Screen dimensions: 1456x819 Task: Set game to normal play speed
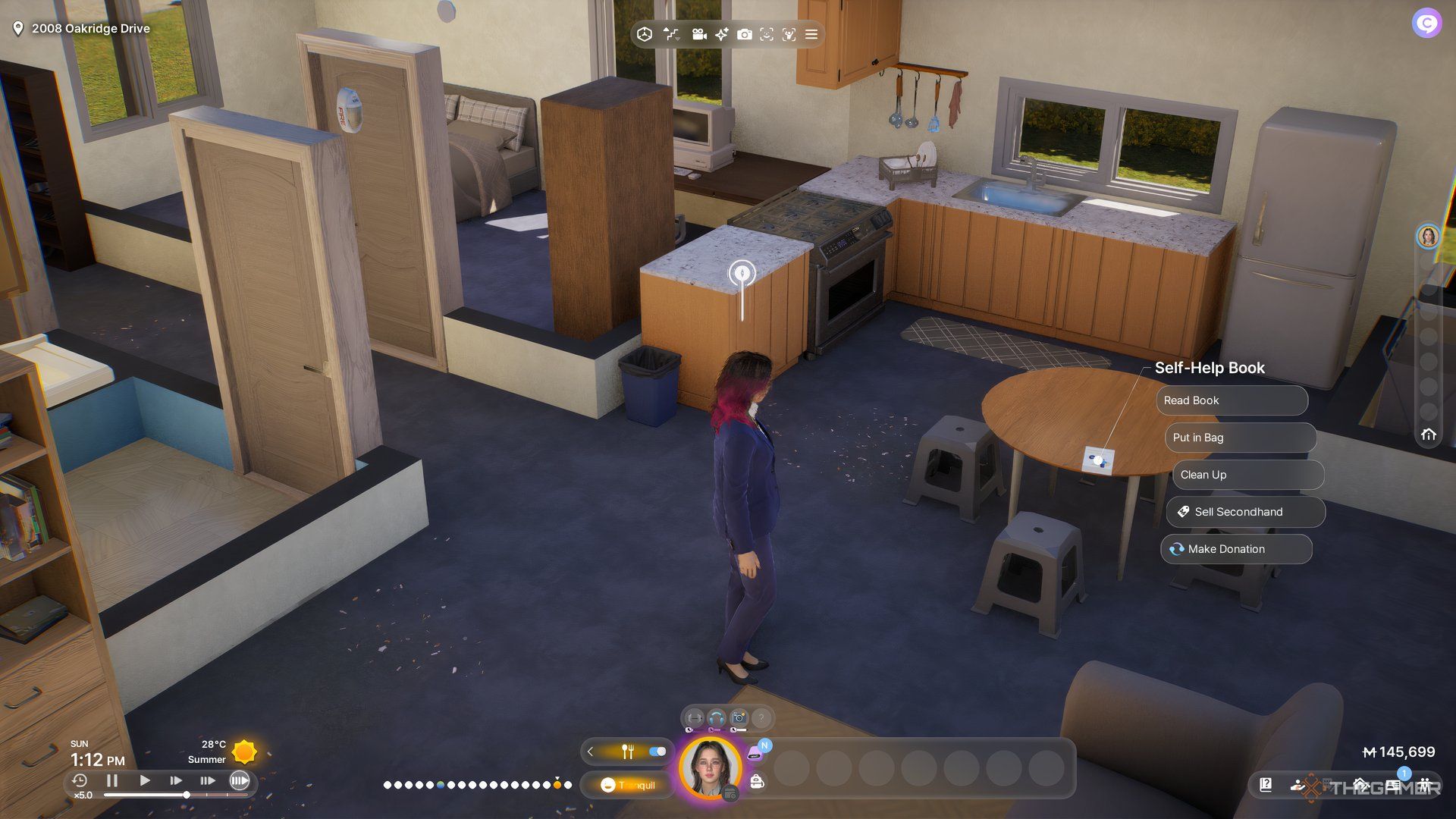click(x=144, y=780)
